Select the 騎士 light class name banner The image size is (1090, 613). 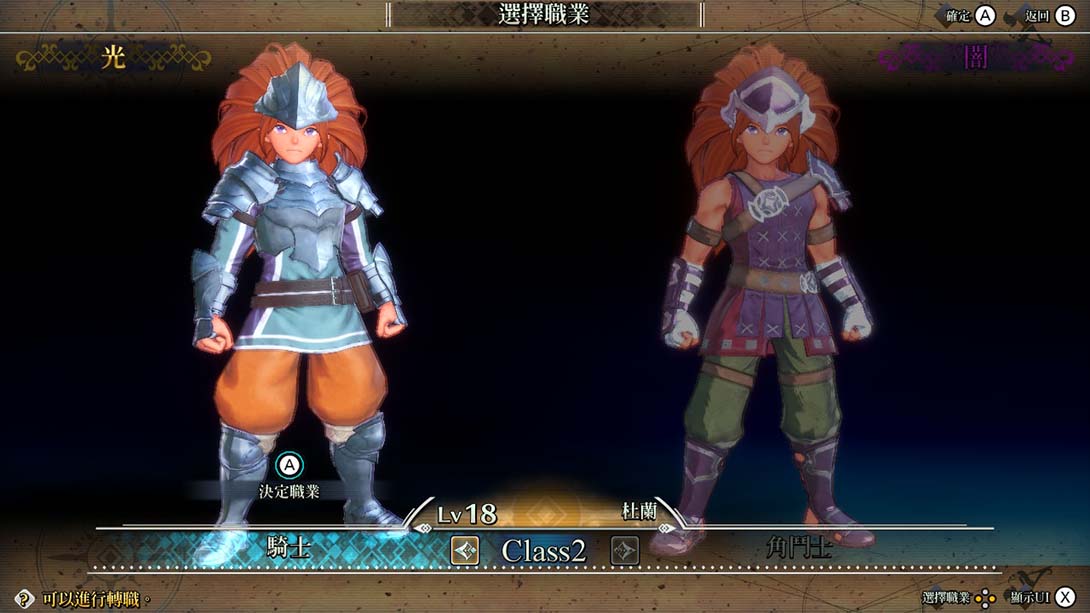pos(289,547)
